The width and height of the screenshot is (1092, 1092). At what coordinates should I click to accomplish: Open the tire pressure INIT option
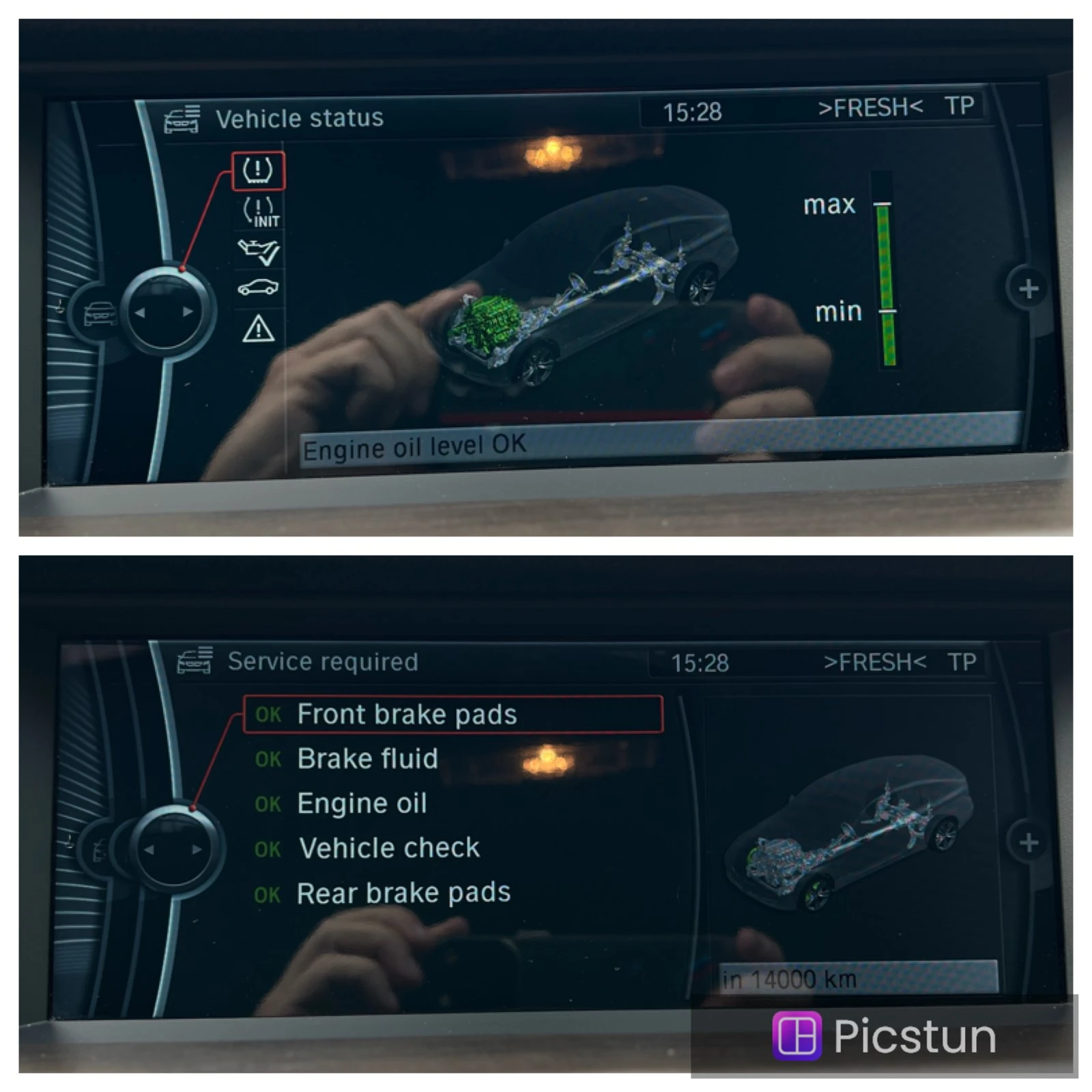click(x=260, y=212)
